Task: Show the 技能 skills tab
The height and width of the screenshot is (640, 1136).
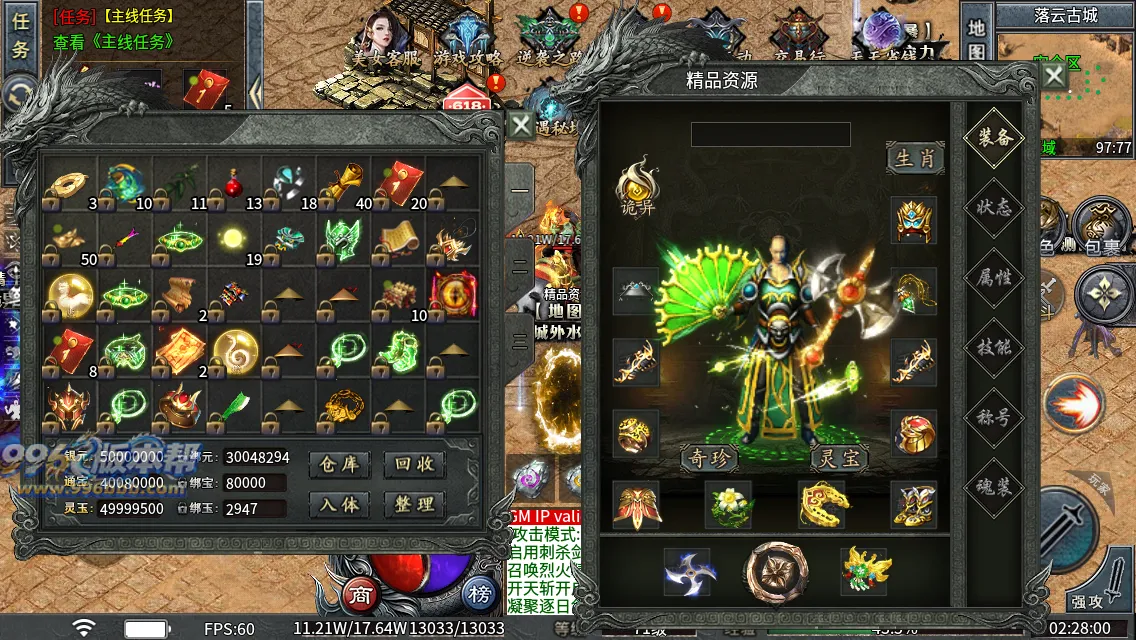Action: (993, 347)
